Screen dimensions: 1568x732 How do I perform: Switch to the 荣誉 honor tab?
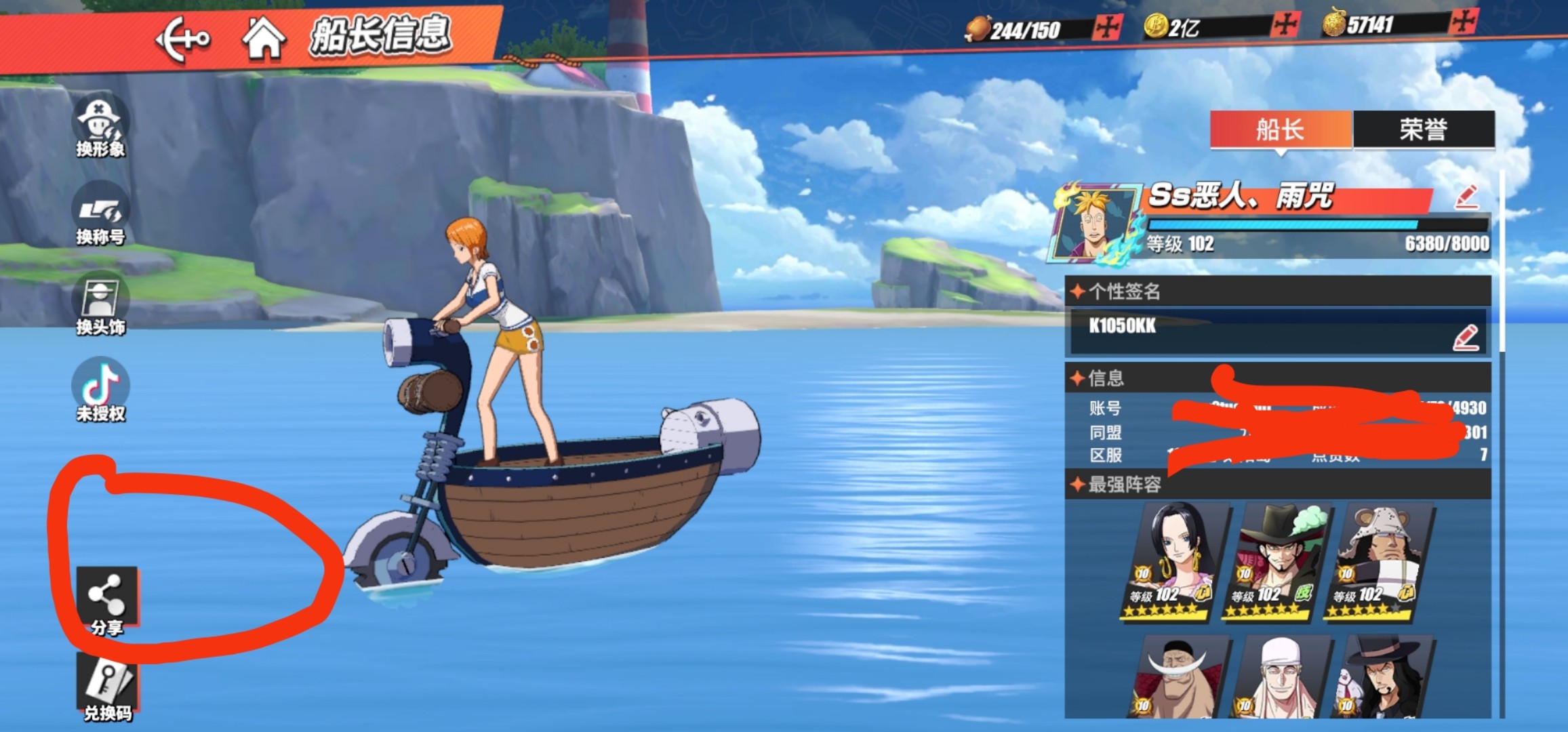[1423, 129]
